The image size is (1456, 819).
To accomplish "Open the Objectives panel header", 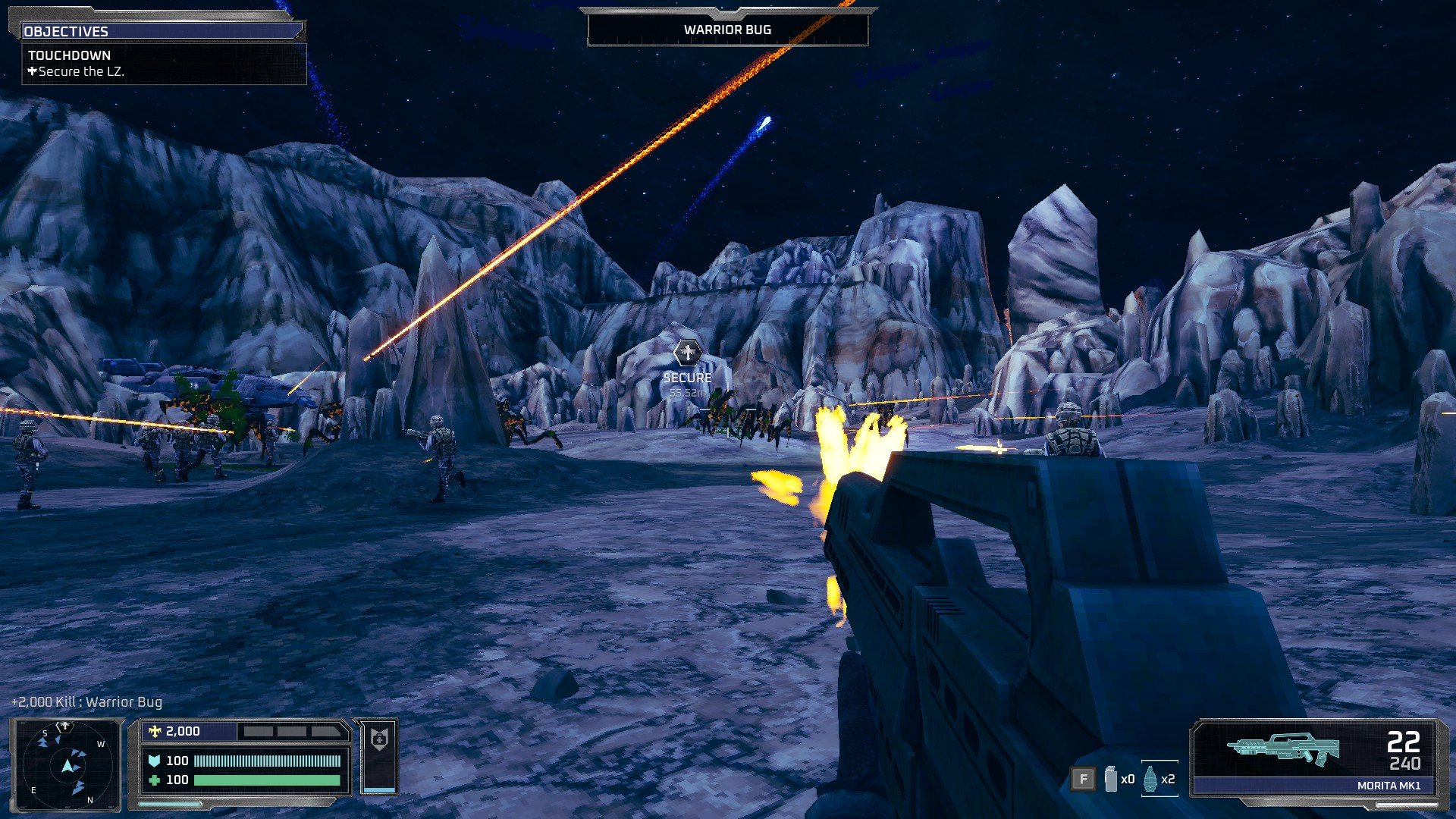I will click(x=162, y=31).
